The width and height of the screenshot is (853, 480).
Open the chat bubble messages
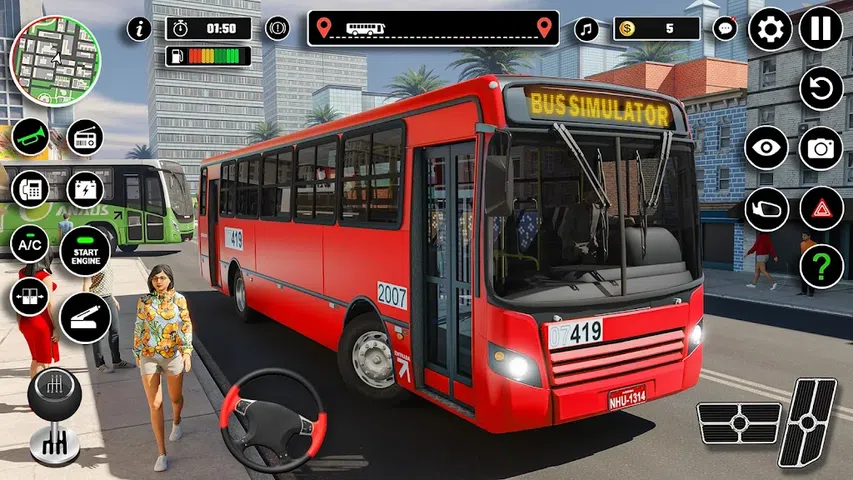tap(725, 29)
